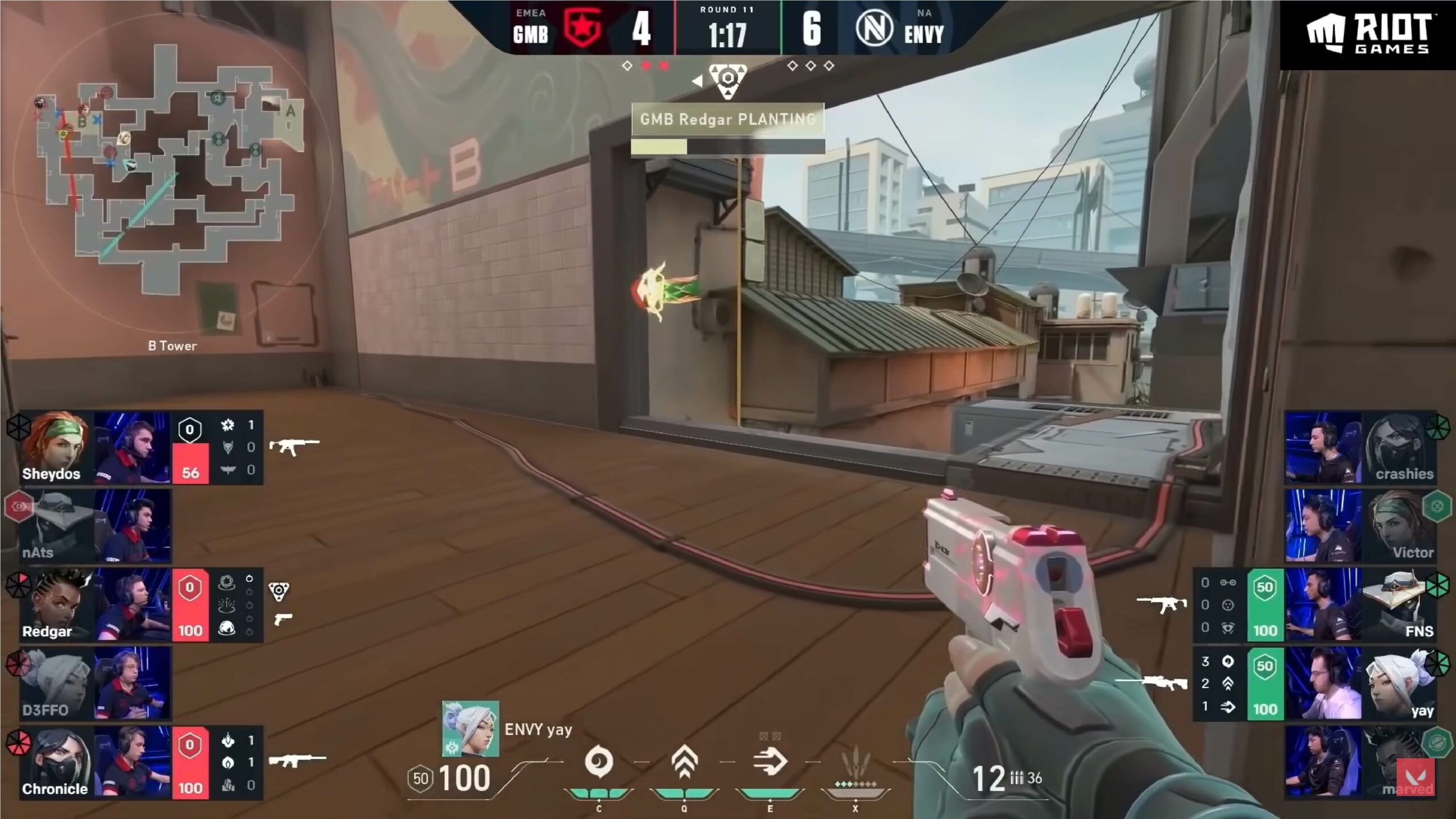Pick D3FFO's player card
Viewport: 1456px width, 819px height.
pyautogui.click(x=94, y=684)
